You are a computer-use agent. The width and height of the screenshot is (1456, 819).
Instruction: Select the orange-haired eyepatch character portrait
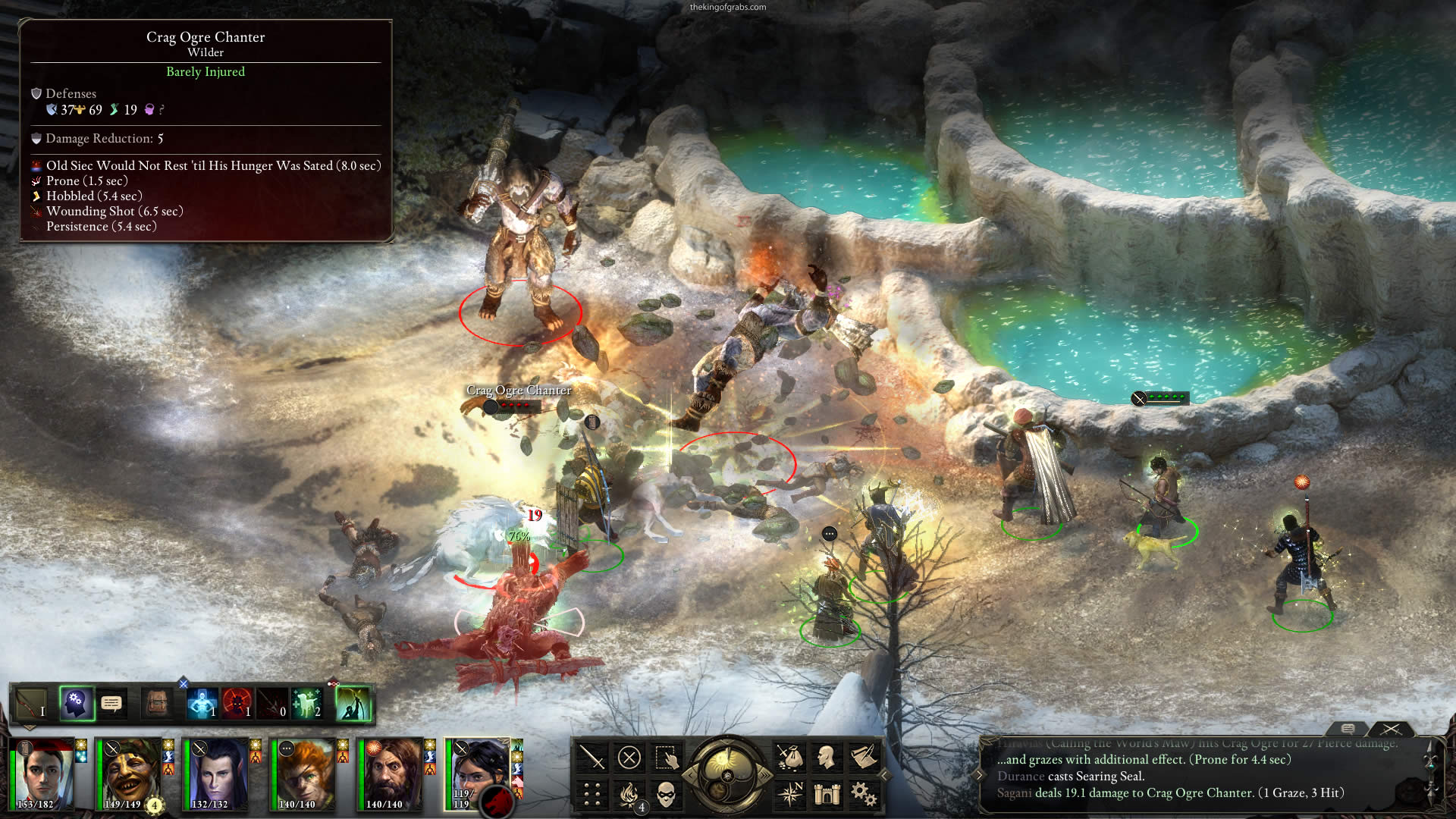click(304, 775)
